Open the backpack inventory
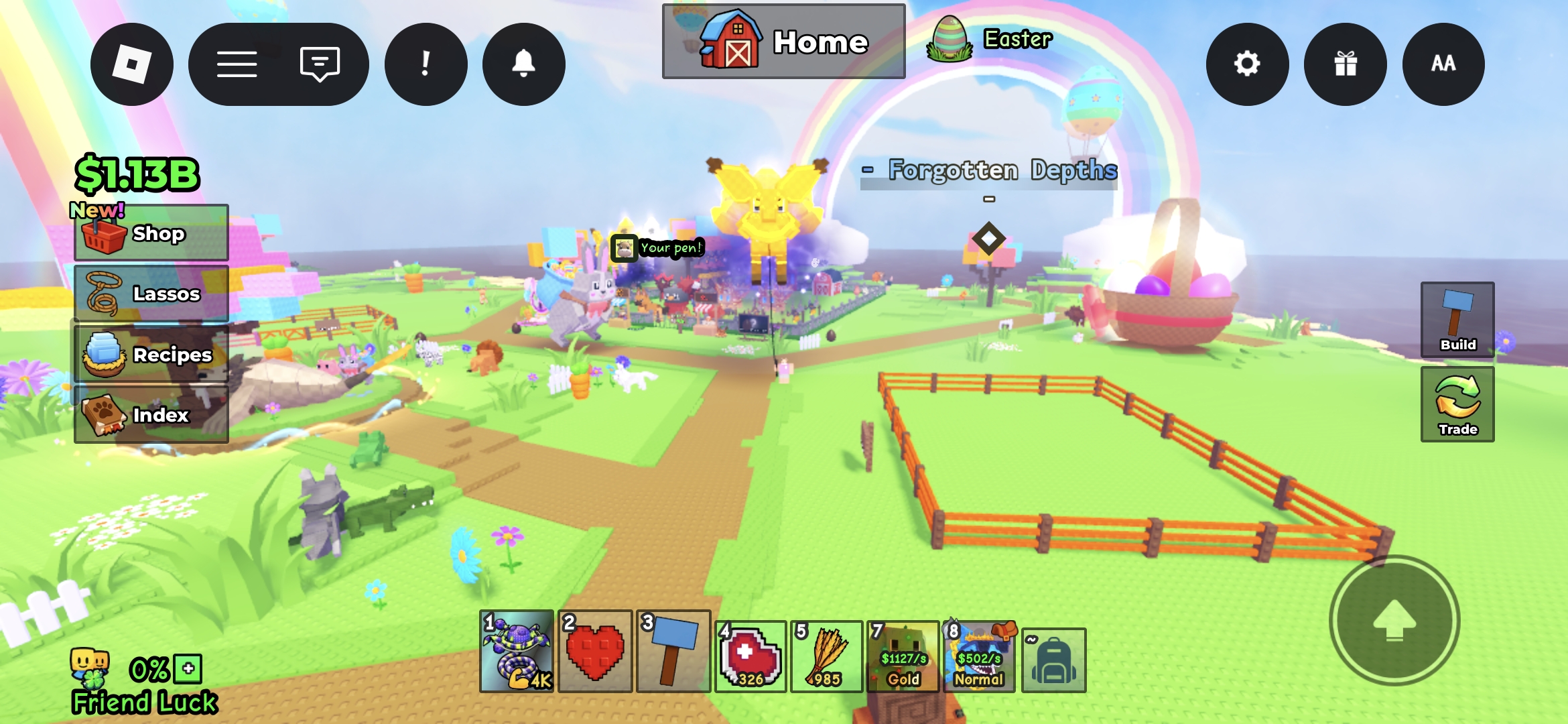The height and width of the screenshot is (724, 1568). pyautogui.click(x=1053, y=660)
